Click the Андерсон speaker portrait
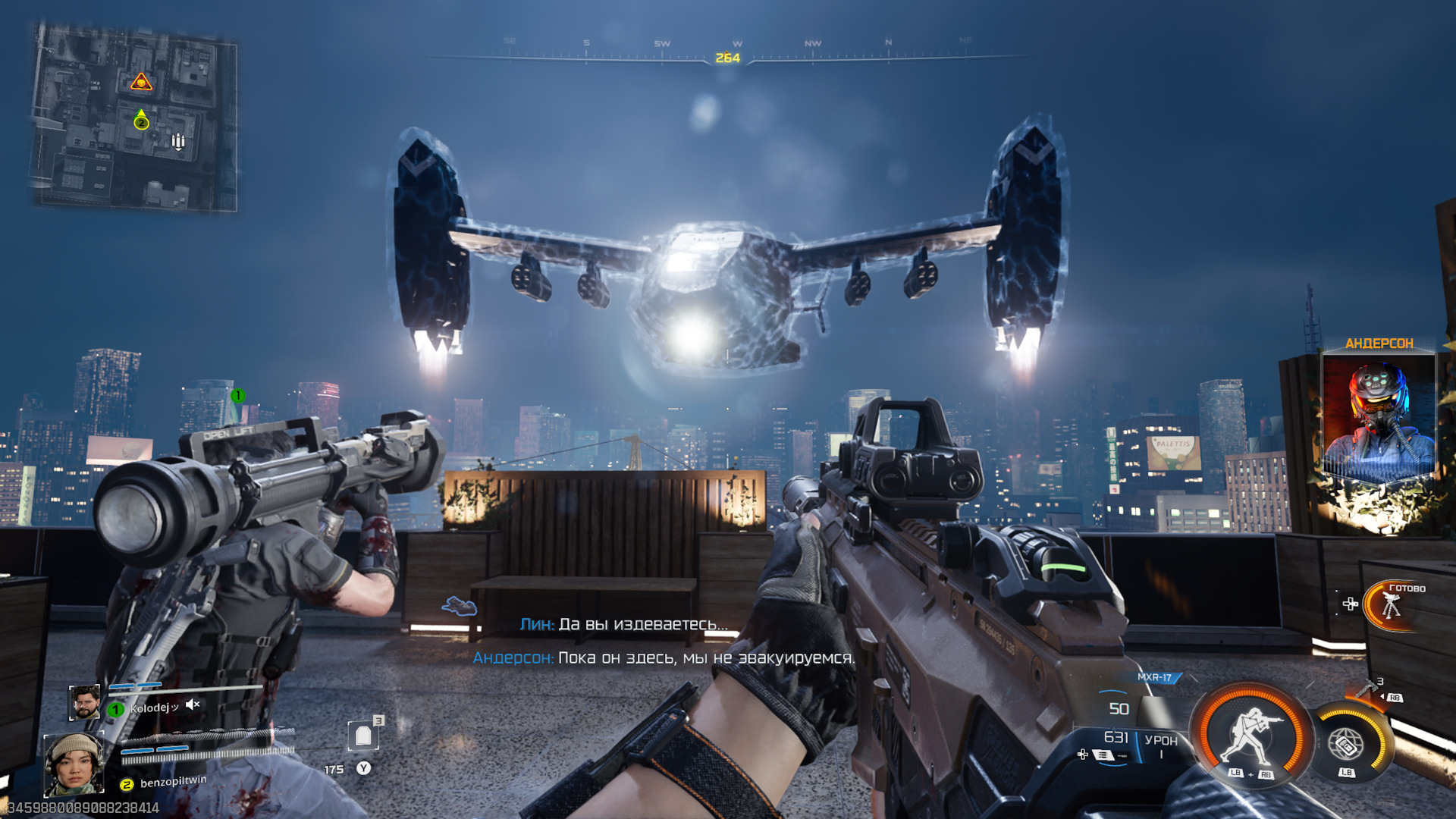Screen dimensions: 1456x819 click(1378, 417)
